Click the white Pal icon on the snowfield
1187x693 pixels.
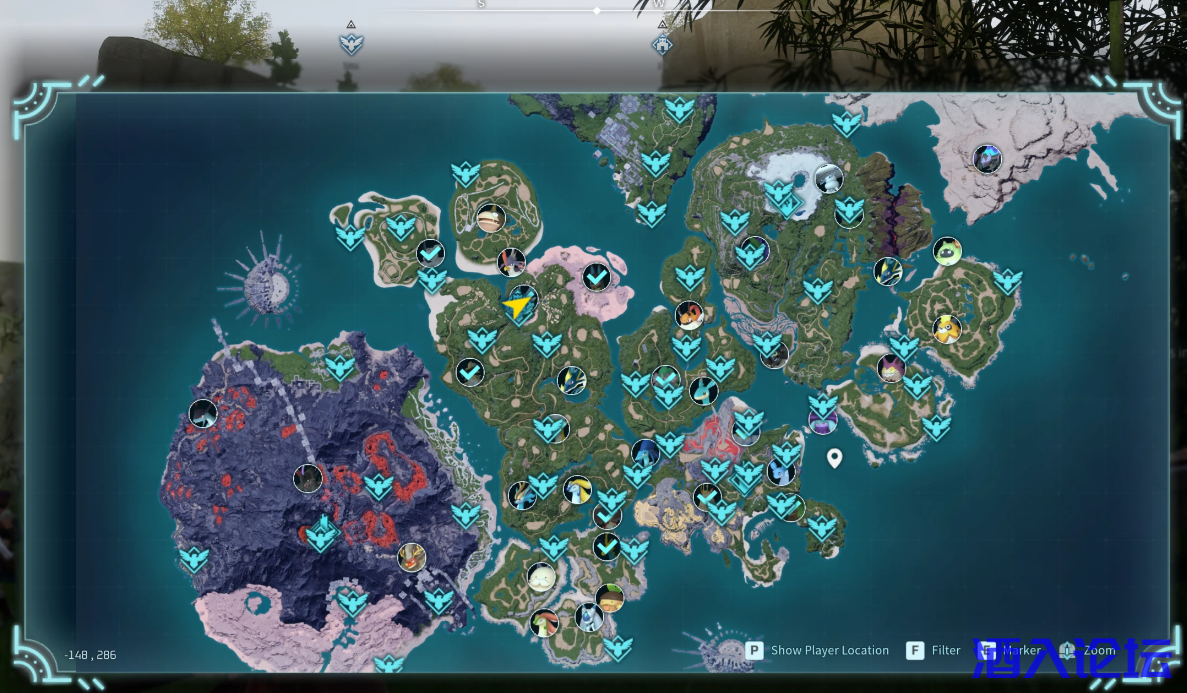(x=828, y=179)
